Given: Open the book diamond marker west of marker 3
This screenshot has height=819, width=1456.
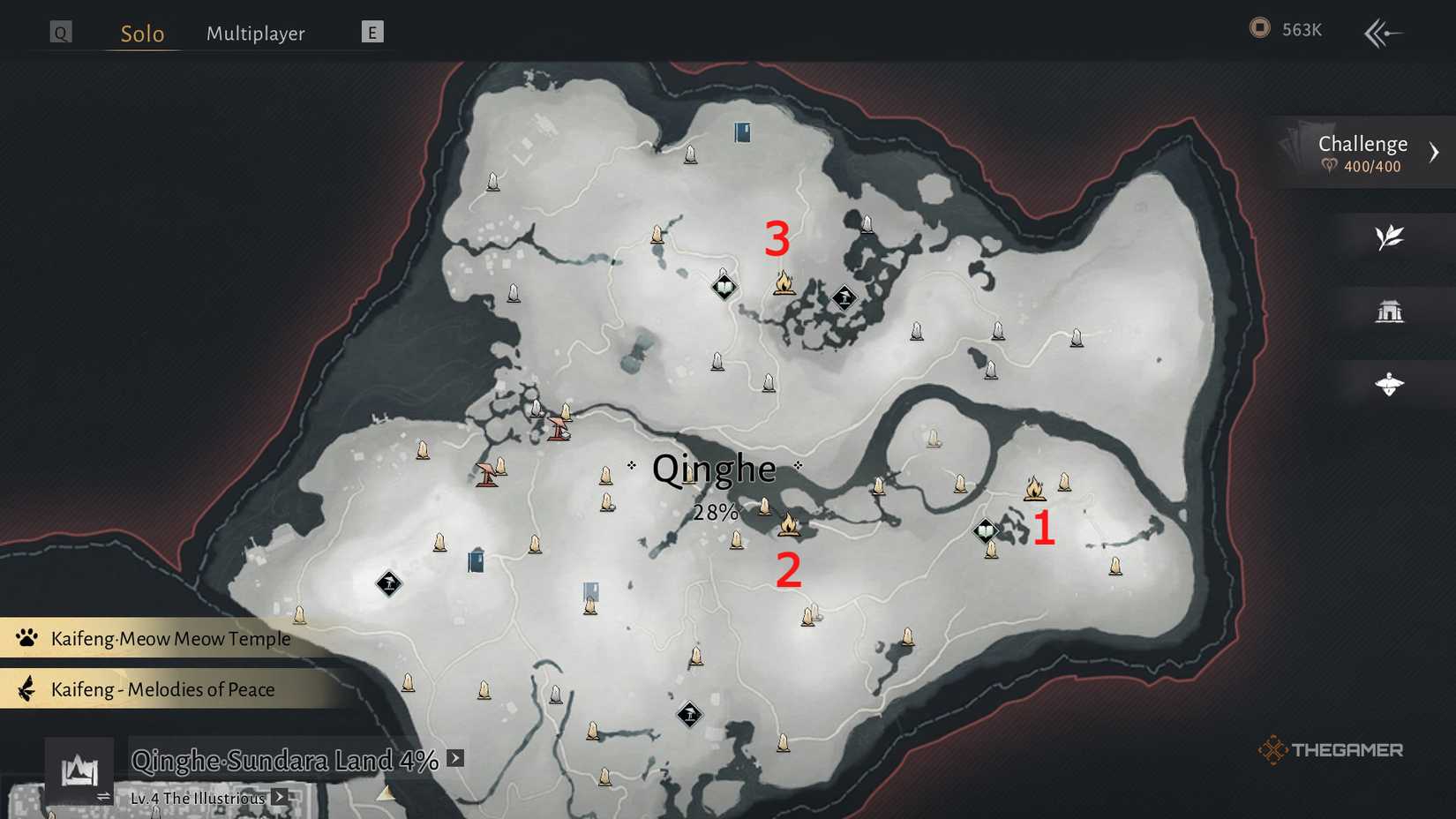Looking at the screenshot, I should 723,286.
